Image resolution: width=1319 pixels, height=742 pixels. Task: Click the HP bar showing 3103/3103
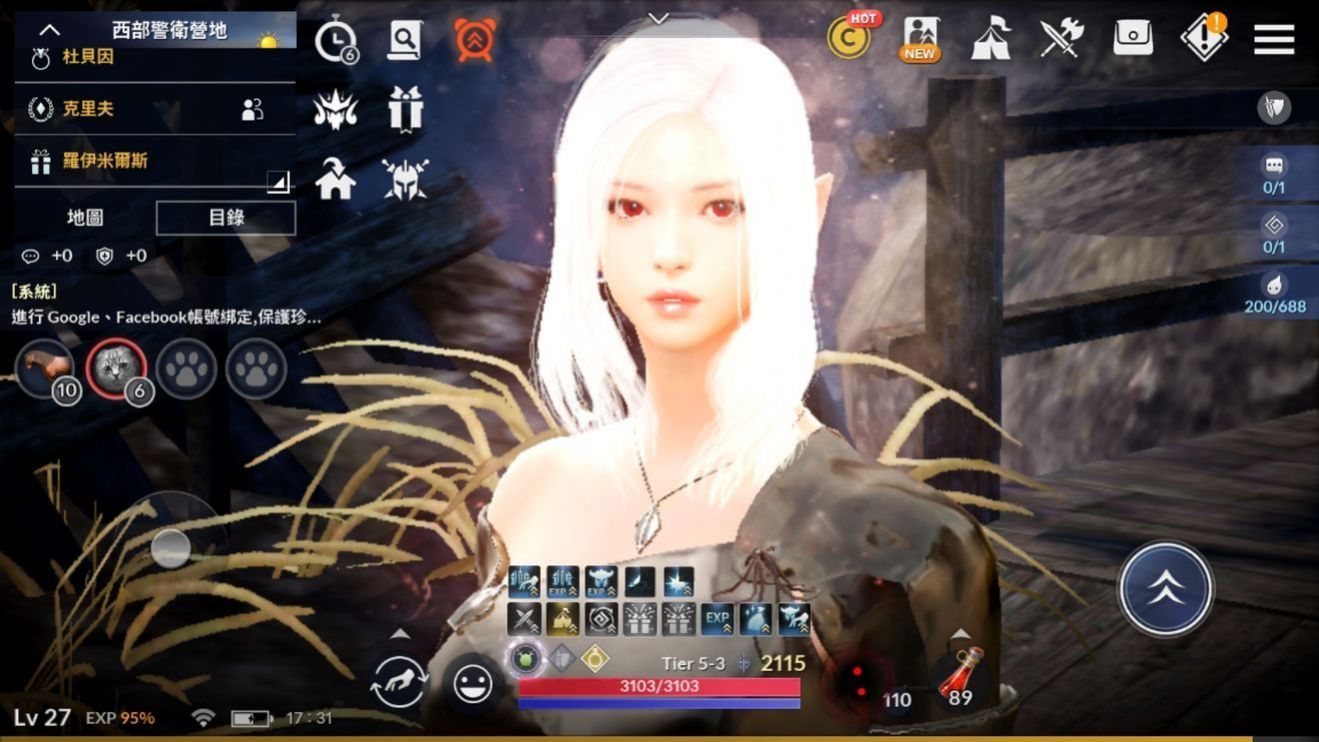tap(655, 686)
